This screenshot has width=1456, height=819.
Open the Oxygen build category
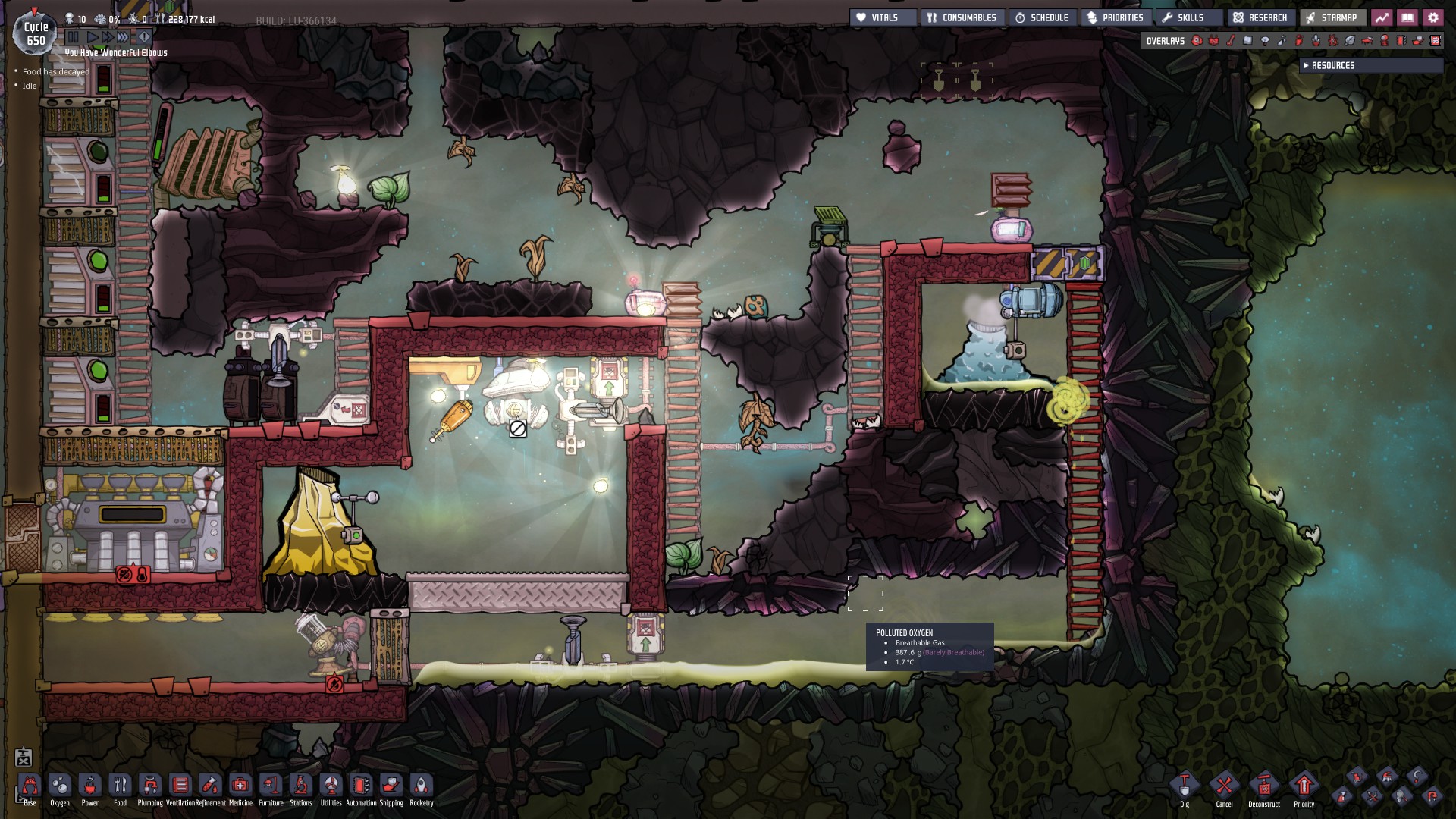(x=60, y=786)
